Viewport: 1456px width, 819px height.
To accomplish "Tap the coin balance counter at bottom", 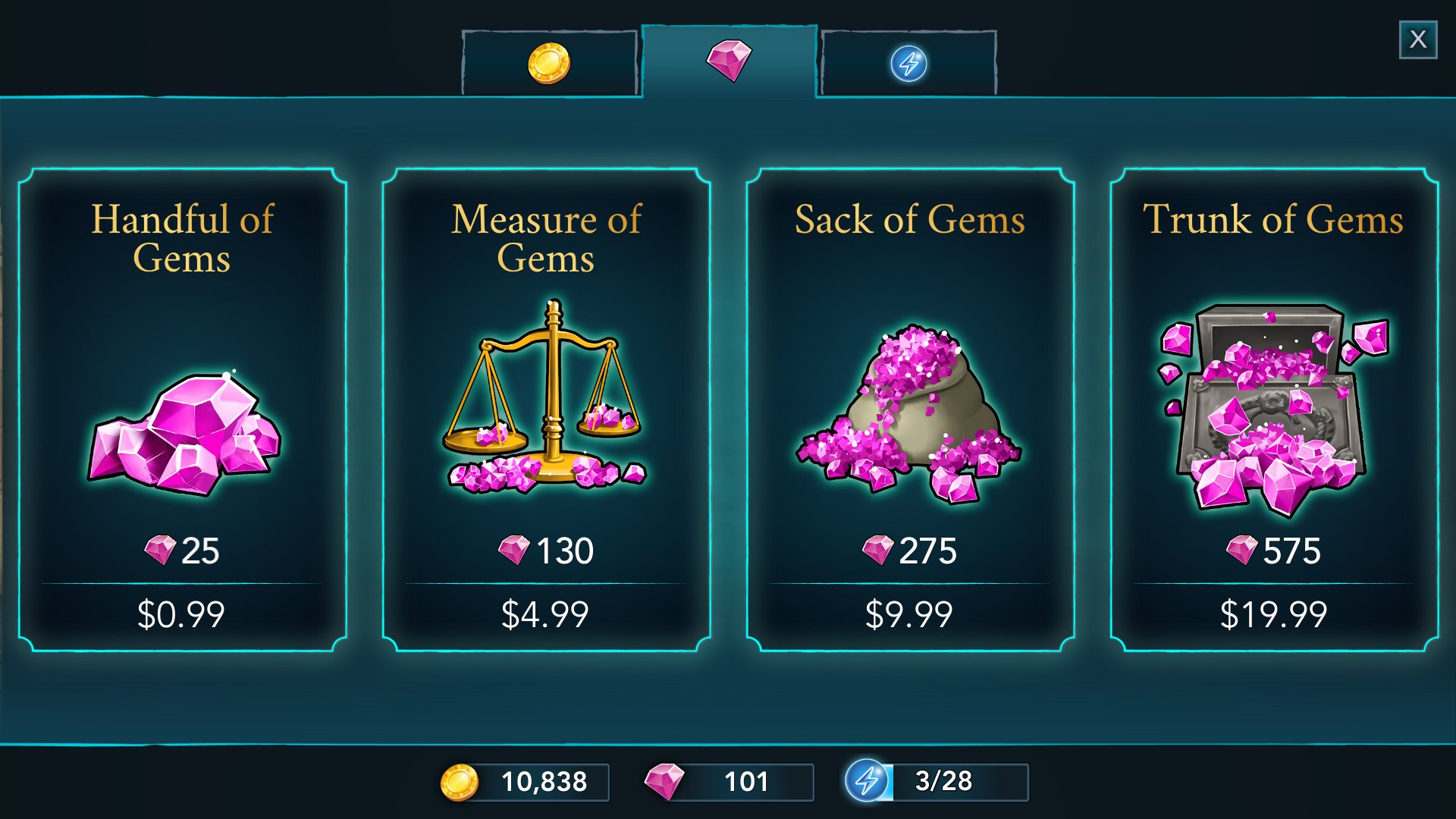I will tap(526, 782).
